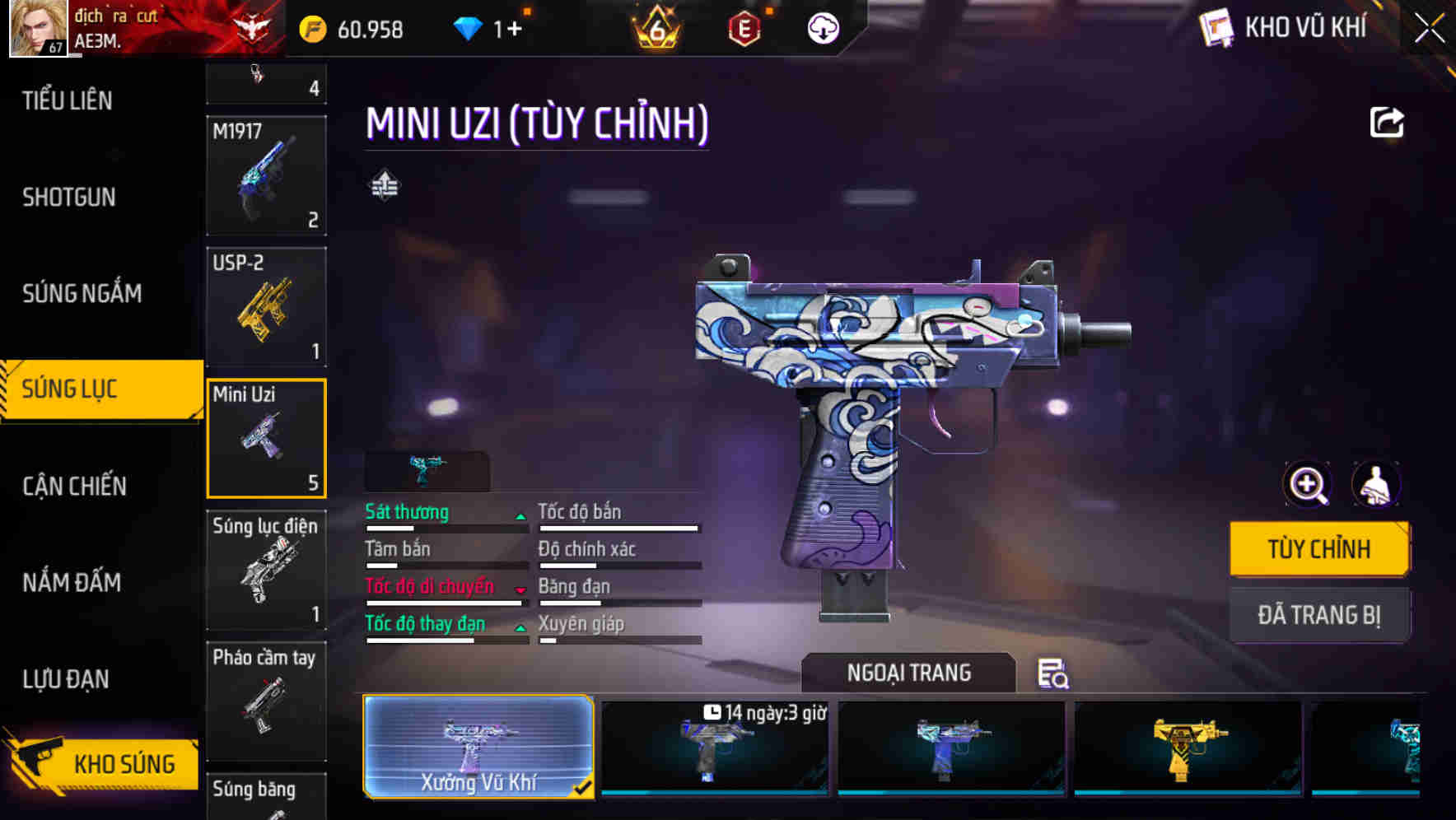Screen dimensions: 1456x820
Task: Open the Tiểu Liên weapon category
Action: pos(68,100)
